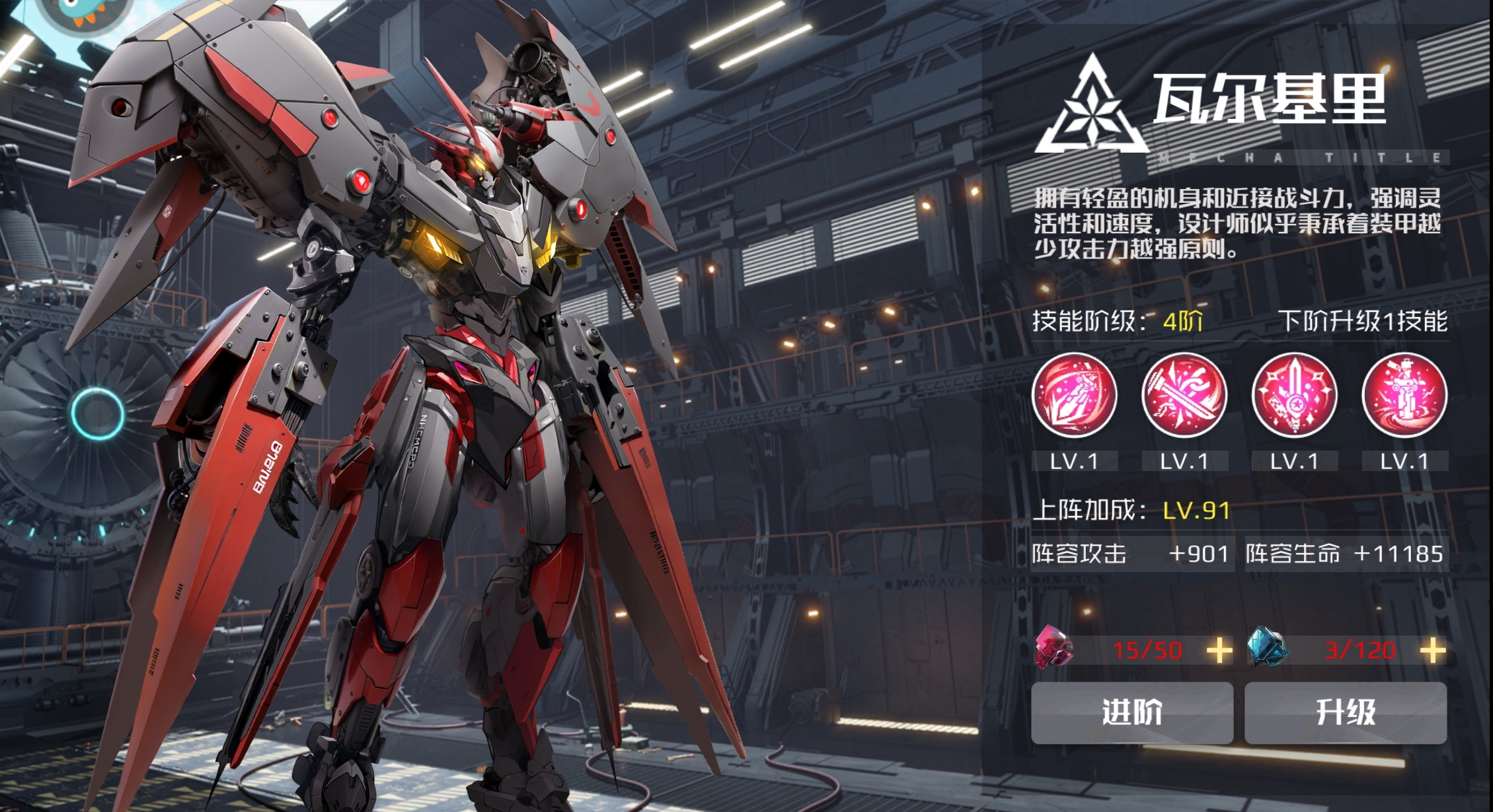Screen dimensions: 1493x812
Task: Select the crossed slashes skill icon
Action: pyautogui.click(x=1184, y=395)
